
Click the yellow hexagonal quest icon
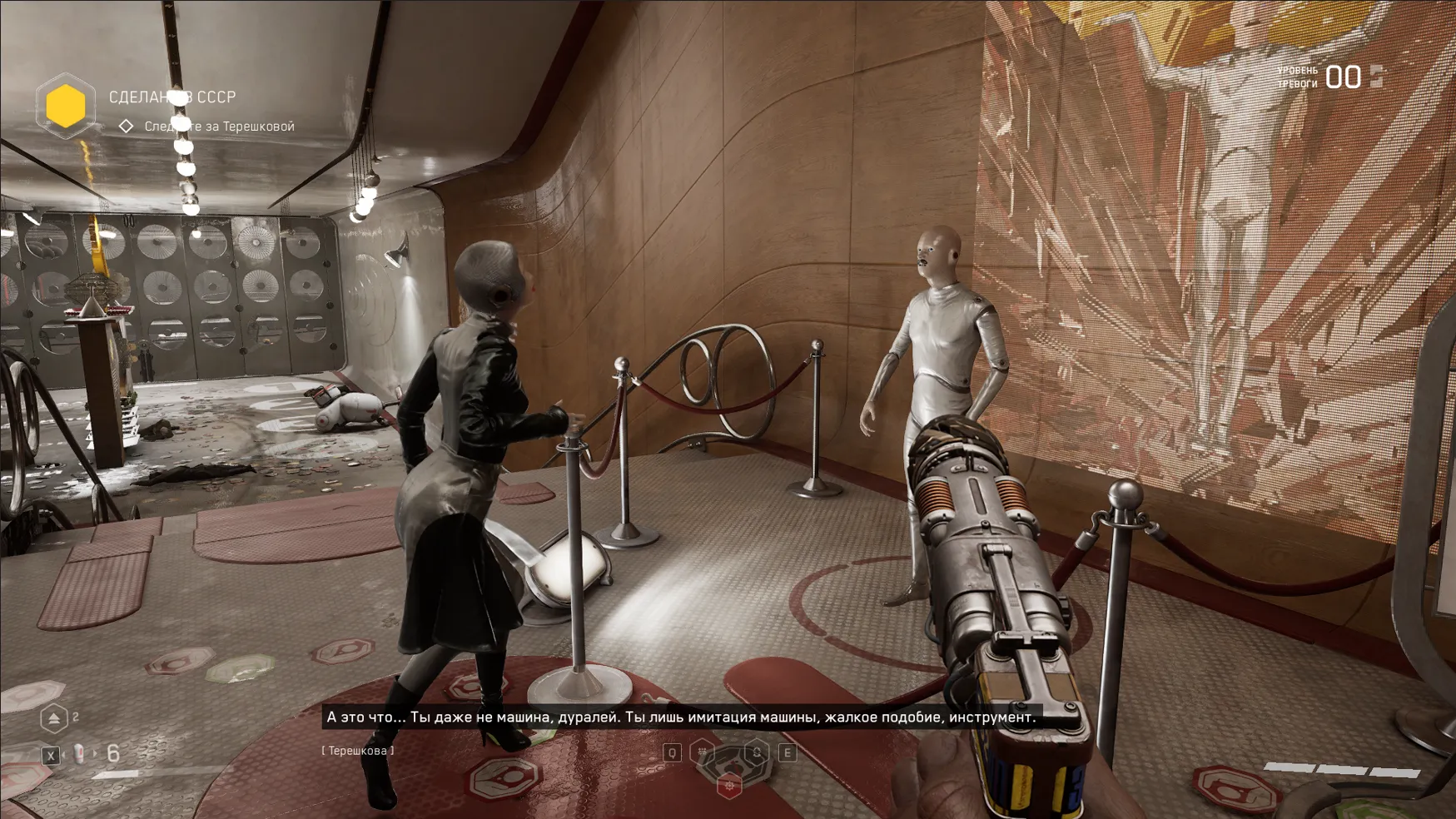tap(67, 106)
